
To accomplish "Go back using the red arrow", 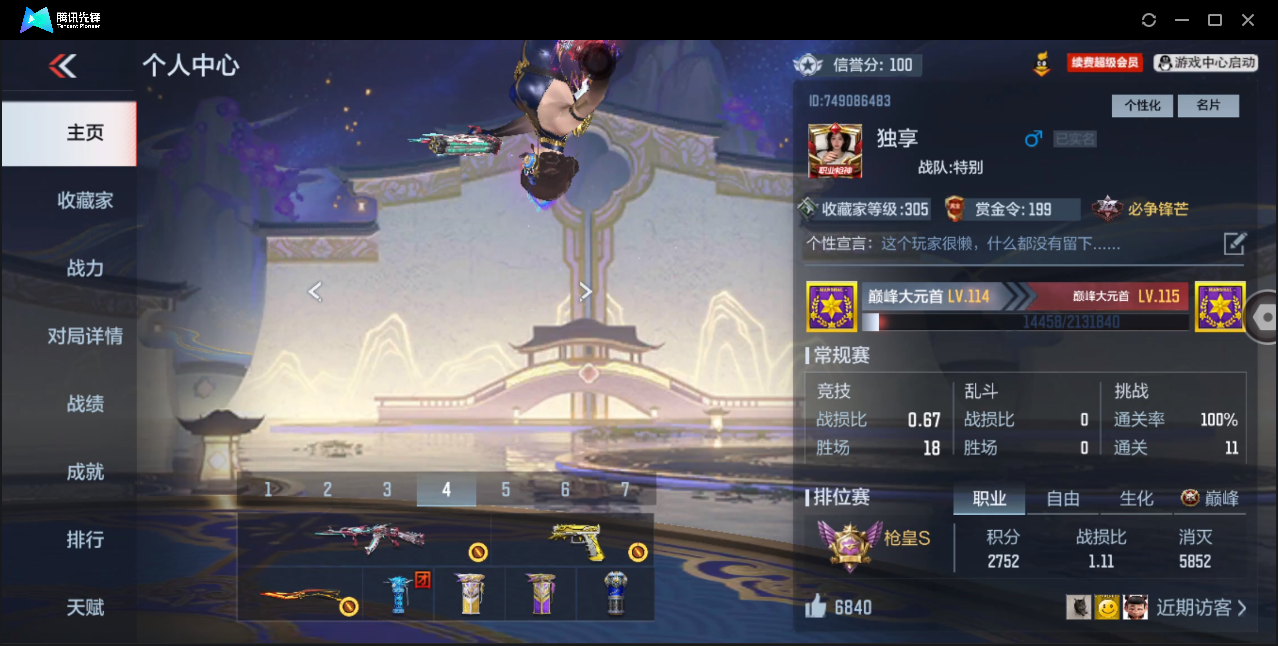I will (63, 66).
